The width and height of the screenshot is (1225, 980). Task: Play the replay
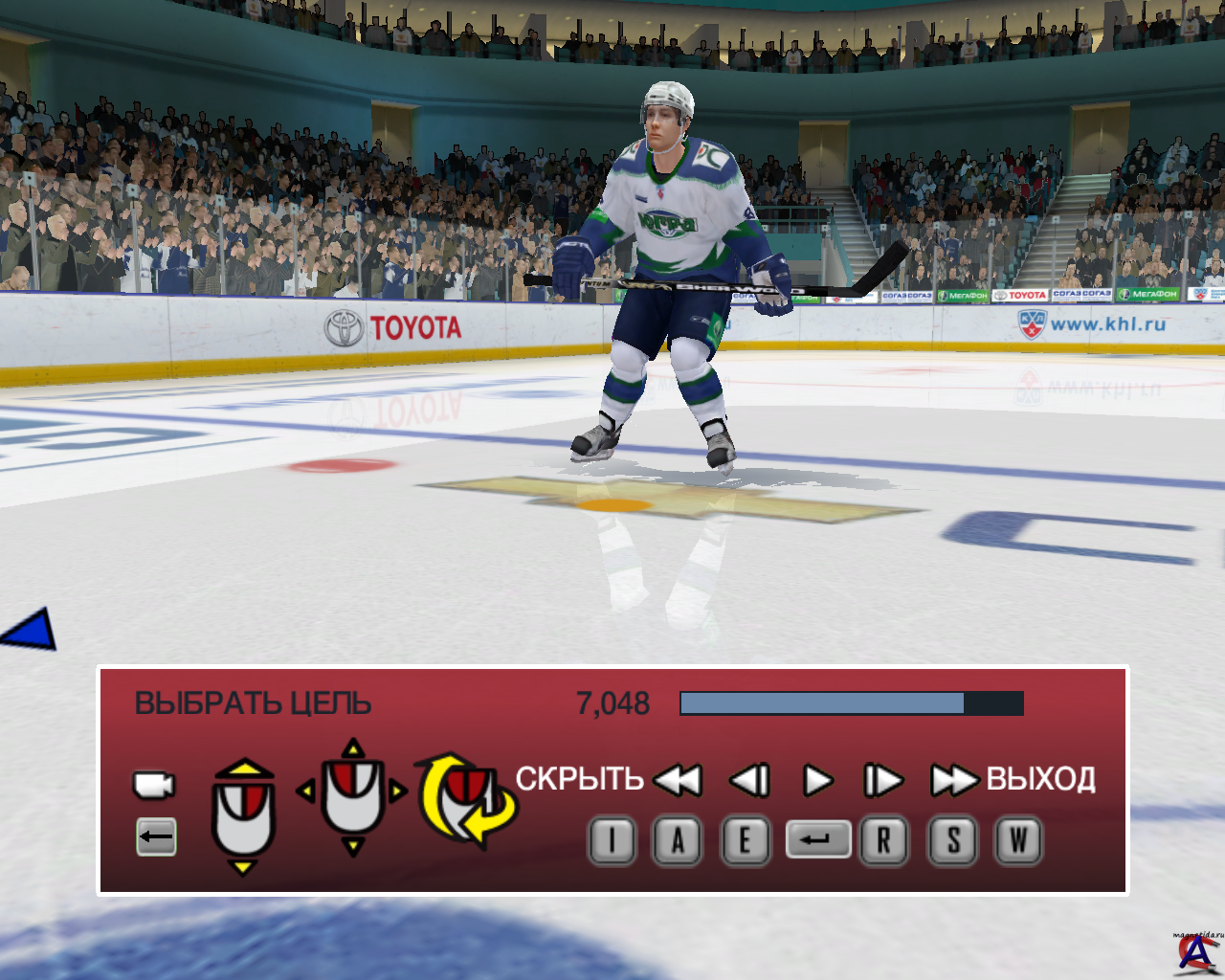817,781
